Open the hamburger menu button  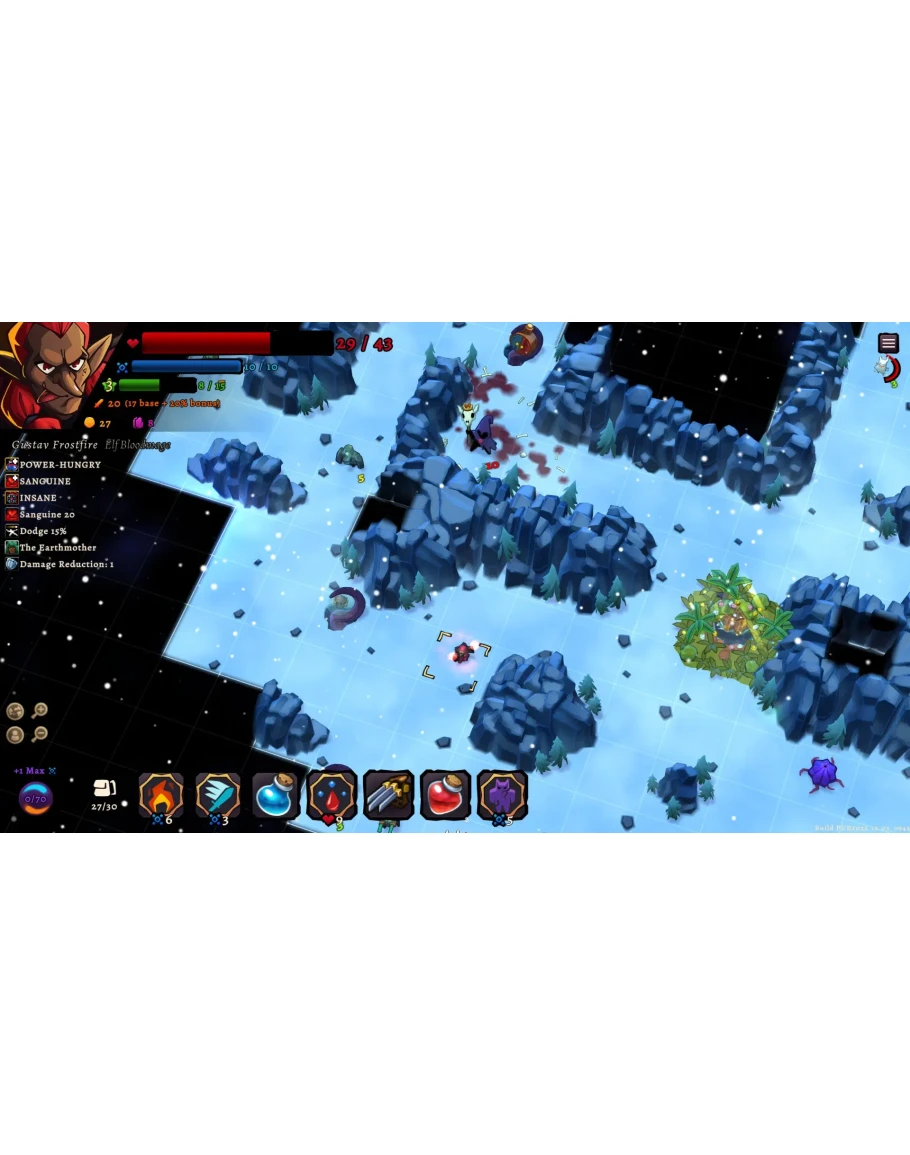tap(888, 343)
